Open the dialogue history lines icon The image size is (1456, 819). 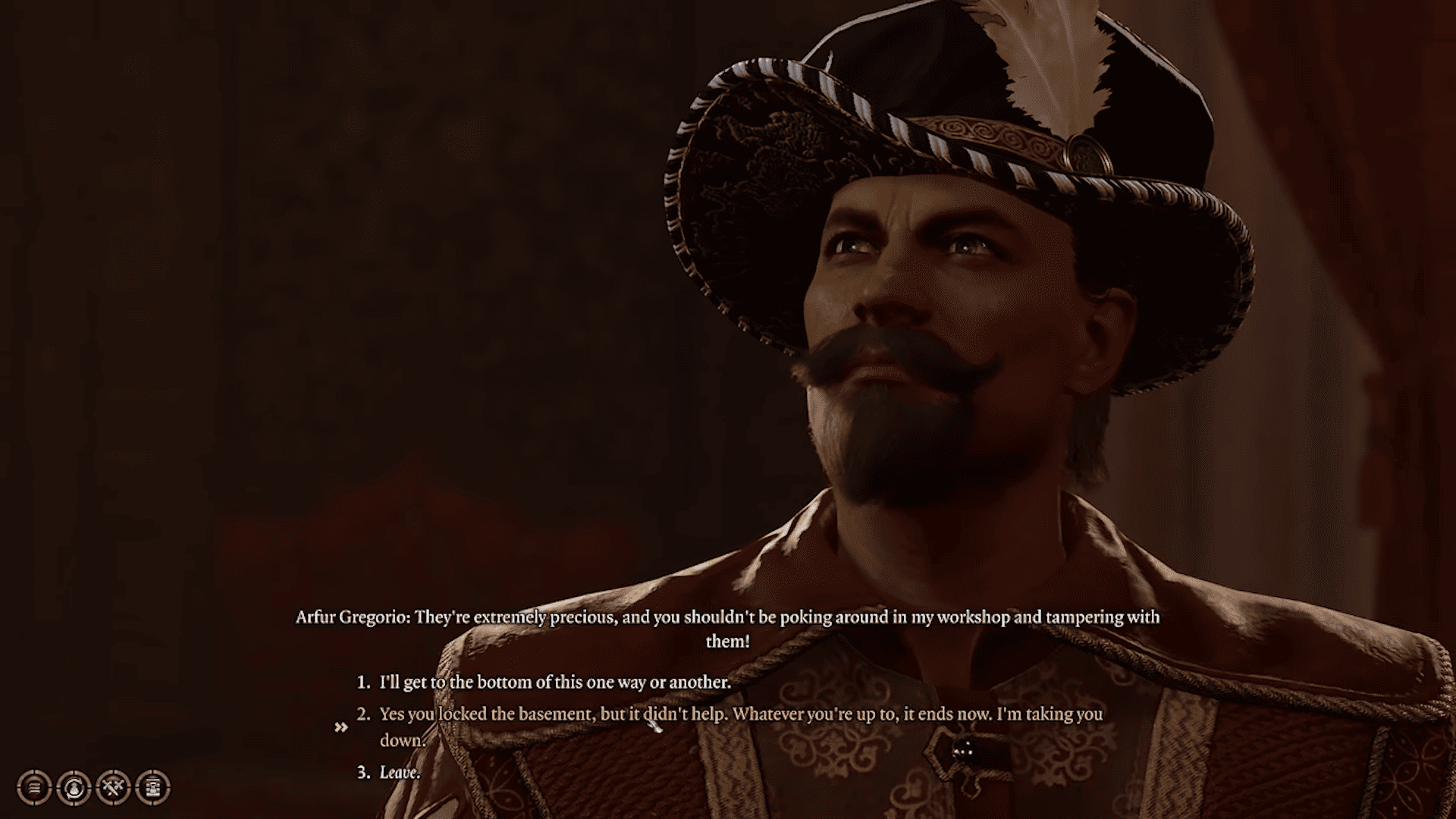coord(34,788)
